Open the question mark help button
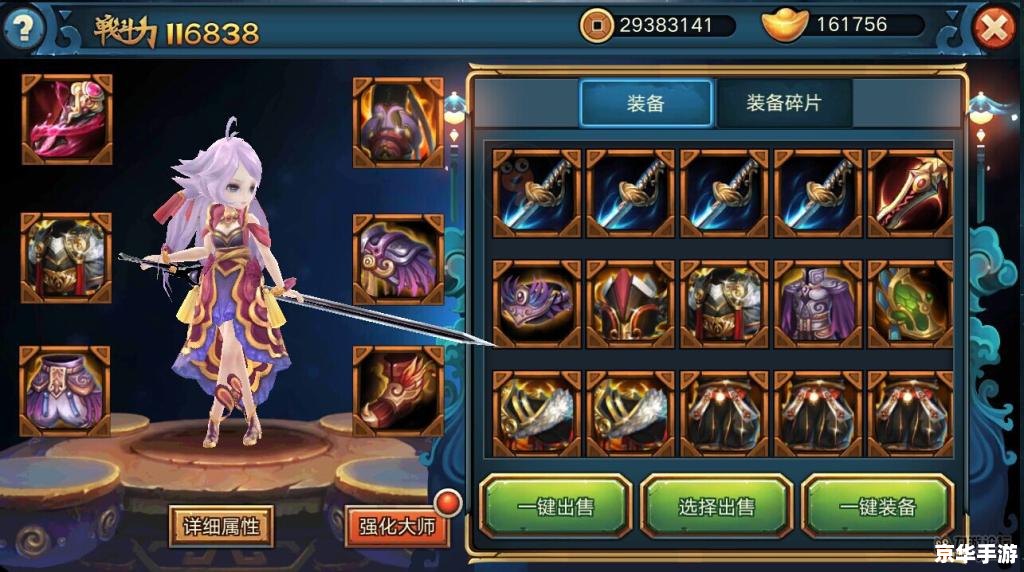The height and width of the screenshot is (572, 1024). point(25,28)
